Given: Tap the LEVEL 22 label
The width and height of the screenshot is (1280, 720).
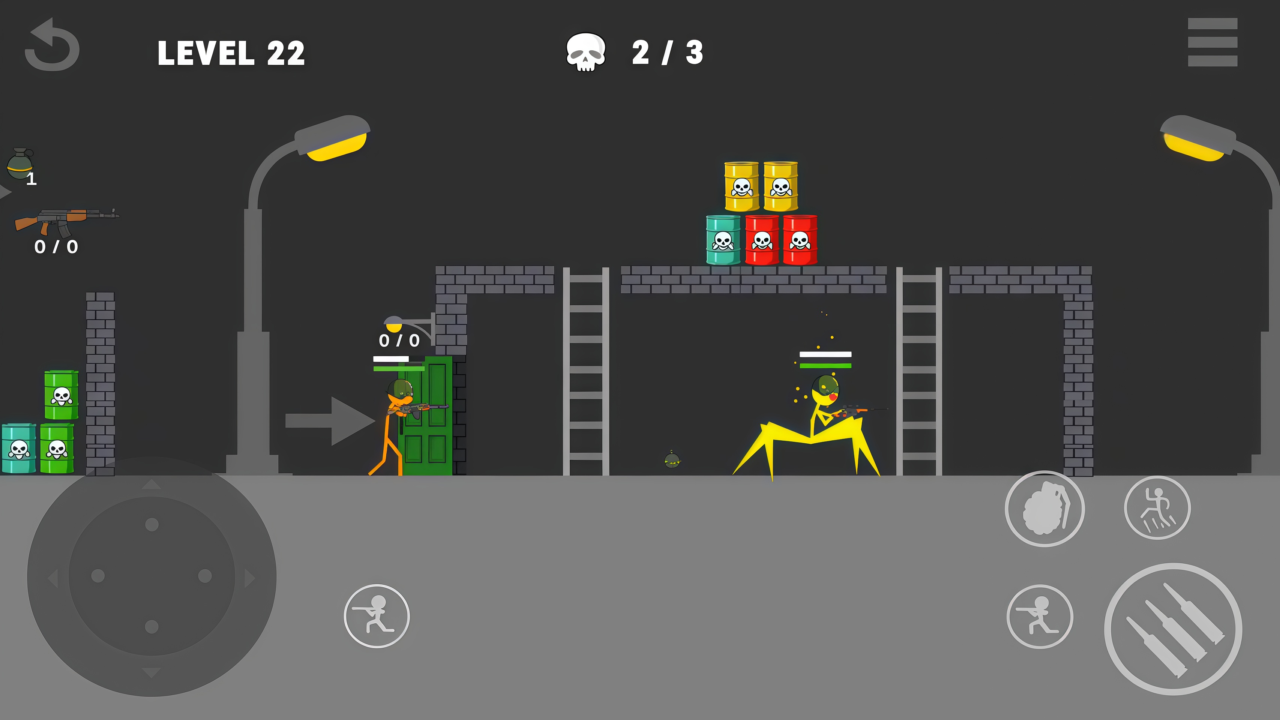Looking at the screenshot, I should (232, 54).
